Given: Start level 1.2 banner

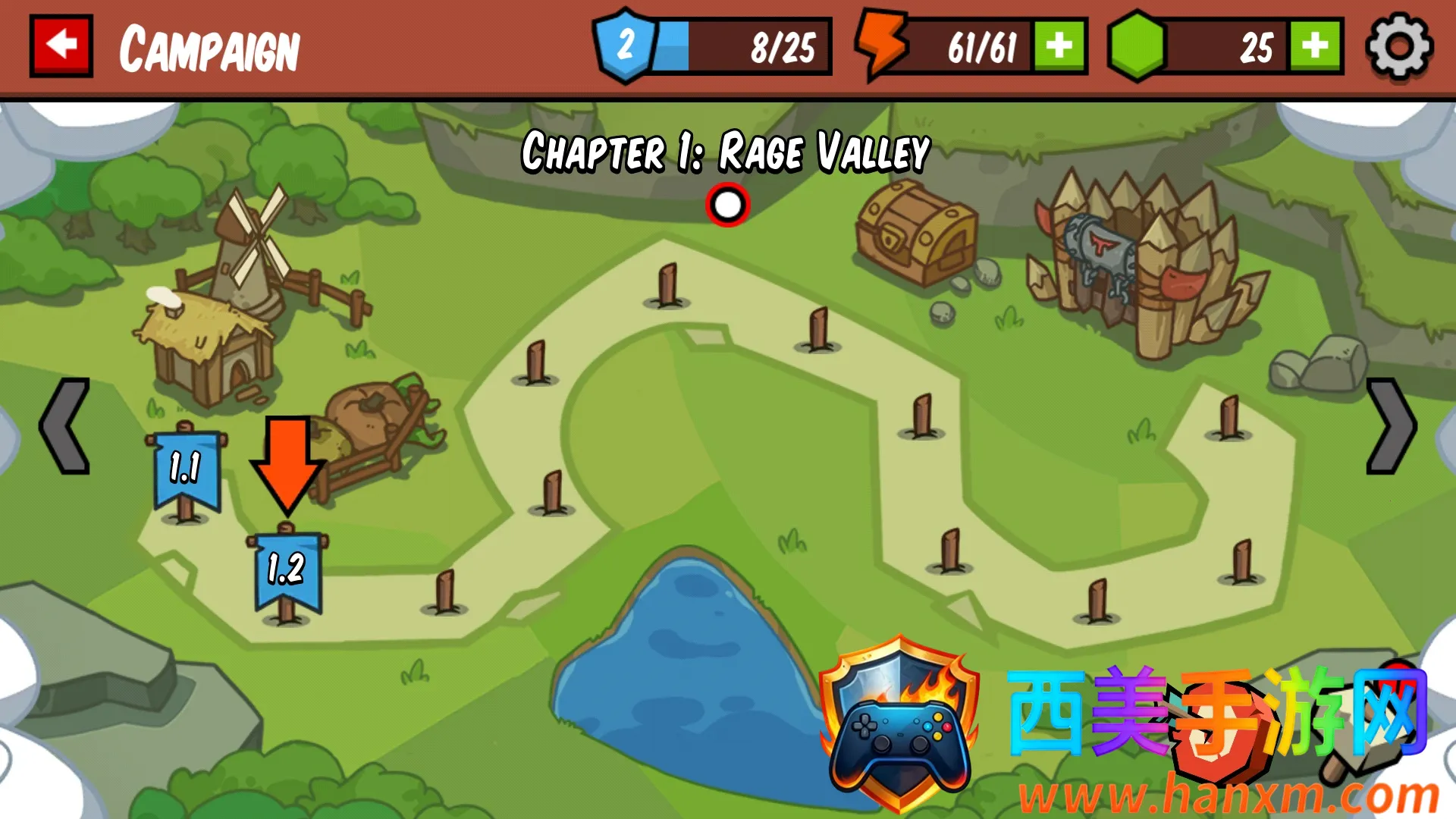Looking at the screenshot, I should pyautogui.click(x=287, y=570).
